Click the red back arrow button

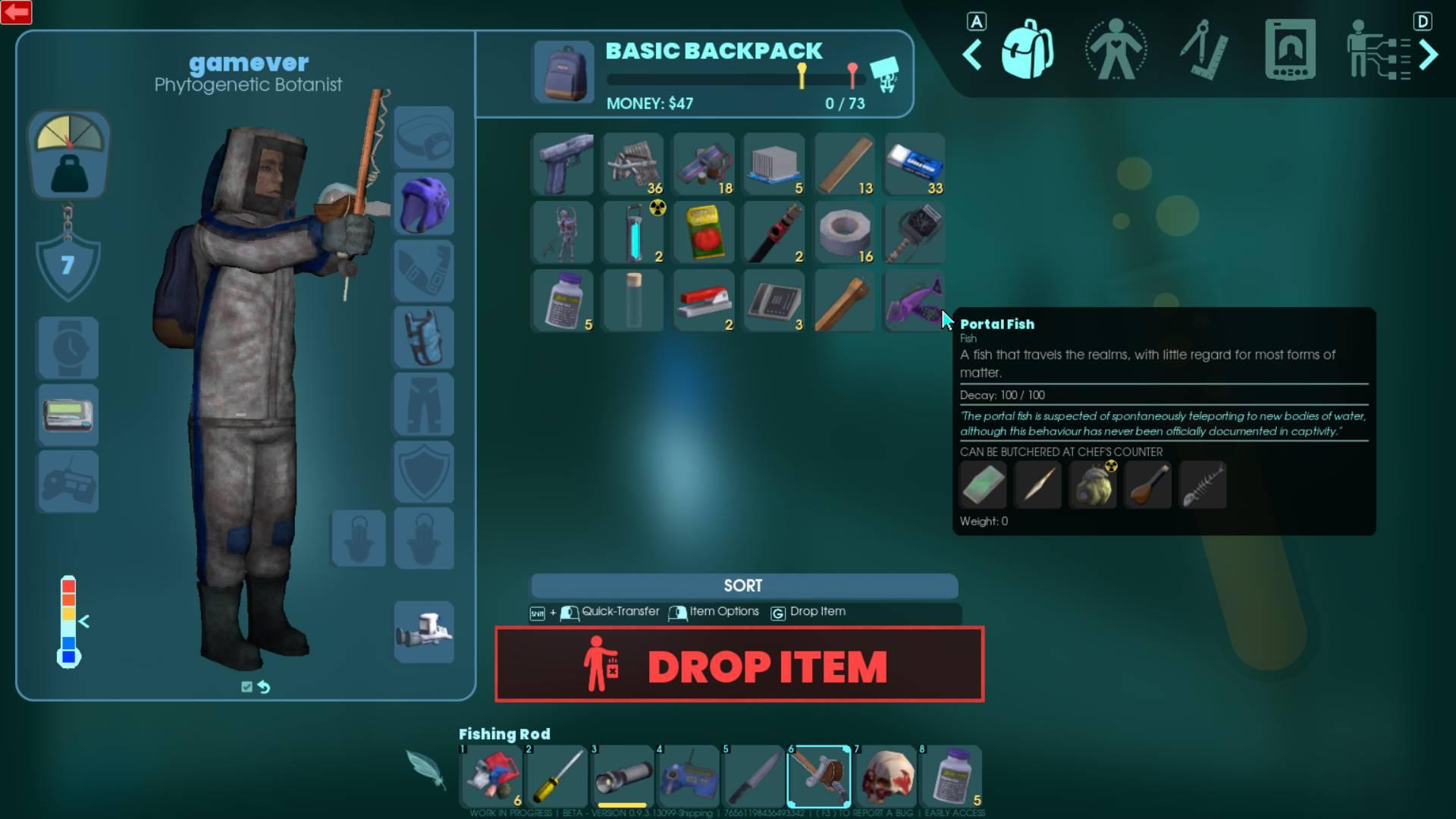[16, 12]
